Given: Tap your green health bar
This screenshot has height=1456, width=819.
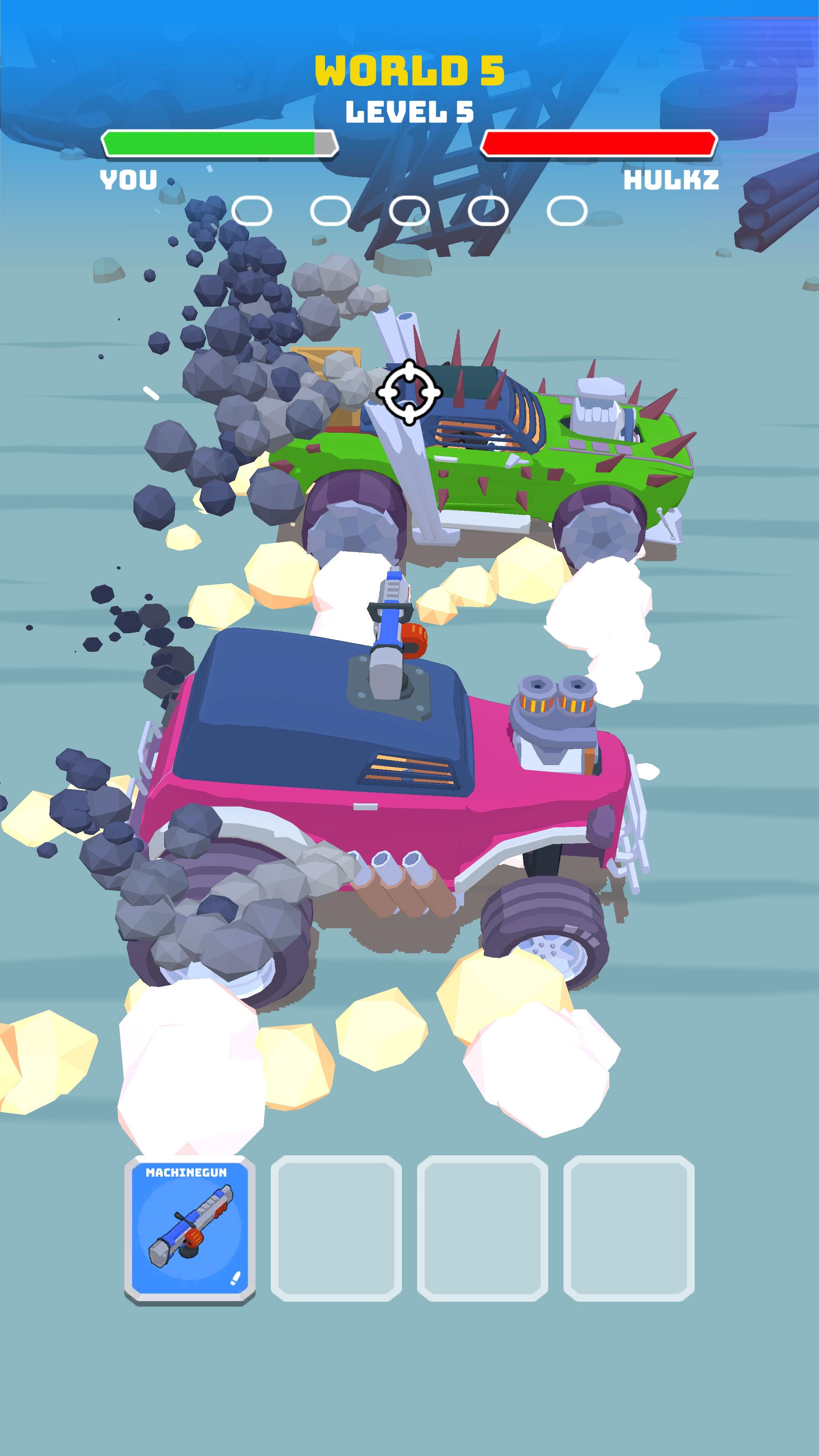Looking at the screenshot, I should click(x=215, y=143).
